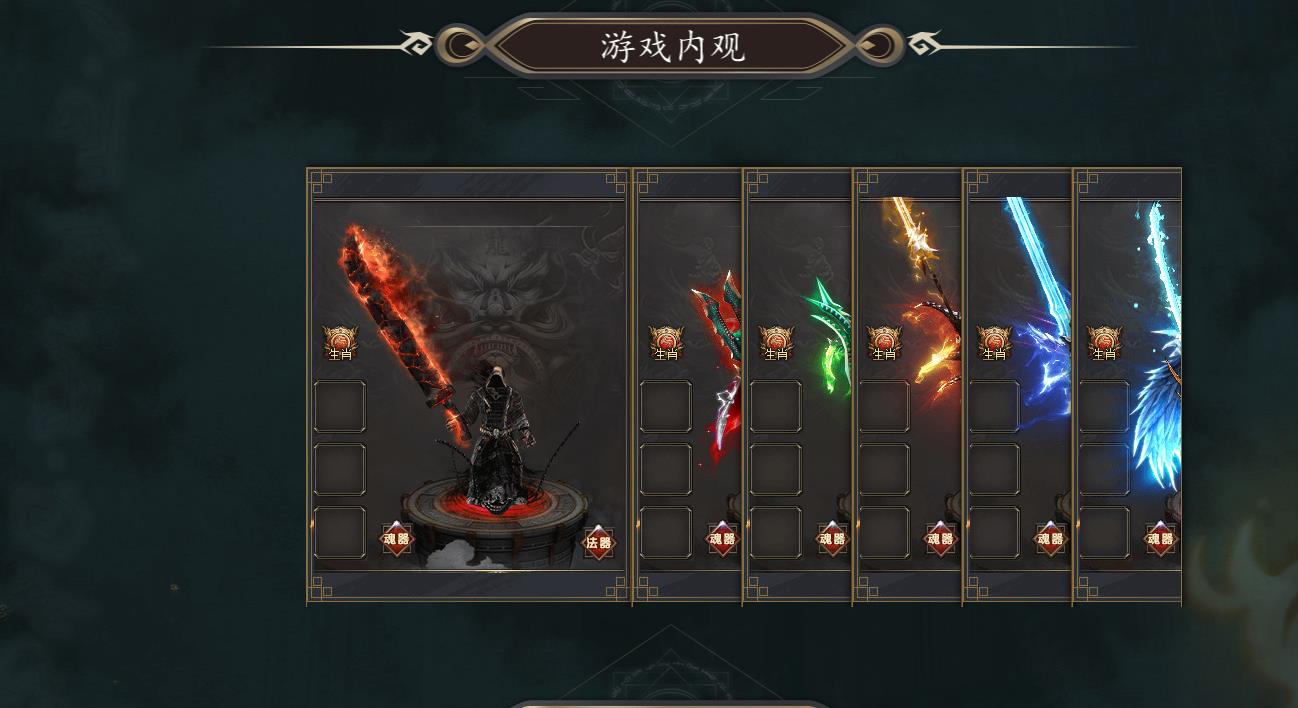Image resolution: width=1298 pixels, height=708 pixels.
Task: Open 生肖 badge on flaming greatsword panel
Action: [340, 342]
